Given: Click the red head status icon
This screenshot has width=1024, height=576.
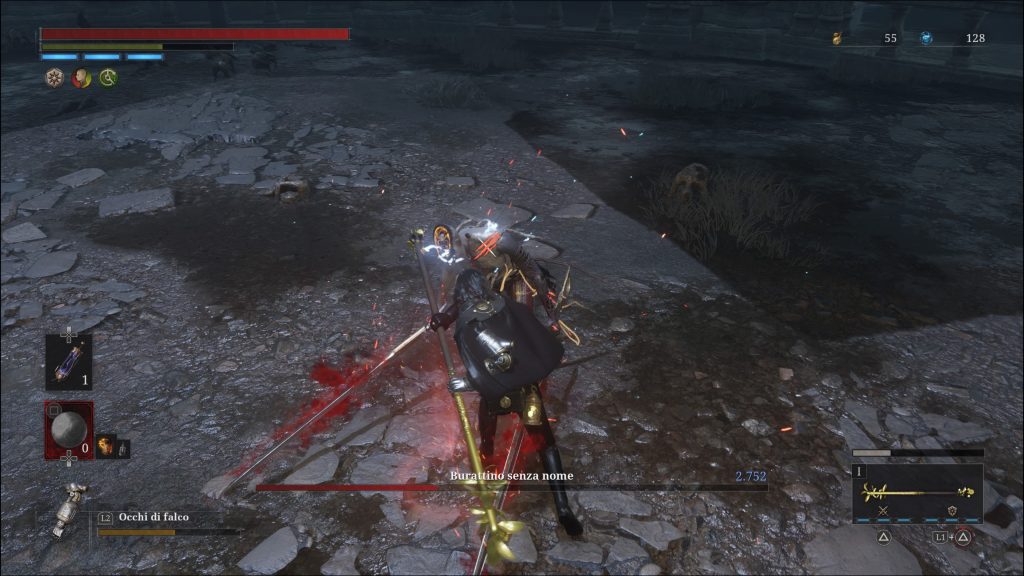Looking at the screenshot, I should (81, 78).
